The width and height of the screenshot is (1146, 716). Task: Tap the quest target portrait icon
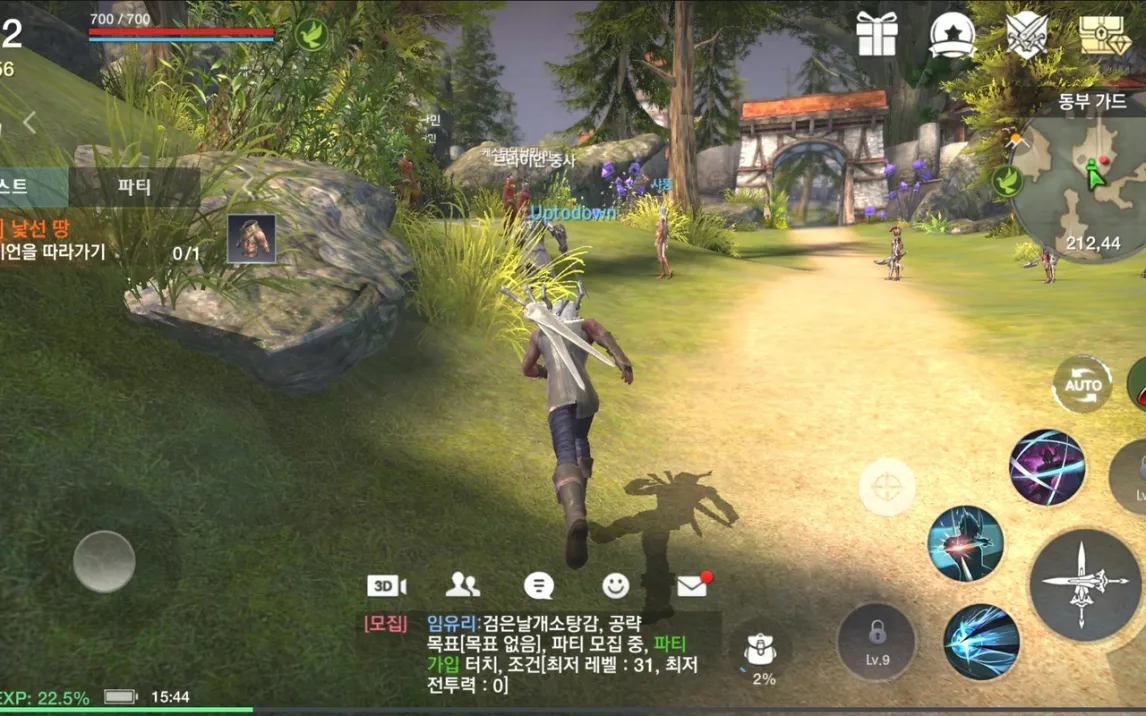click(x=251, y=239)
